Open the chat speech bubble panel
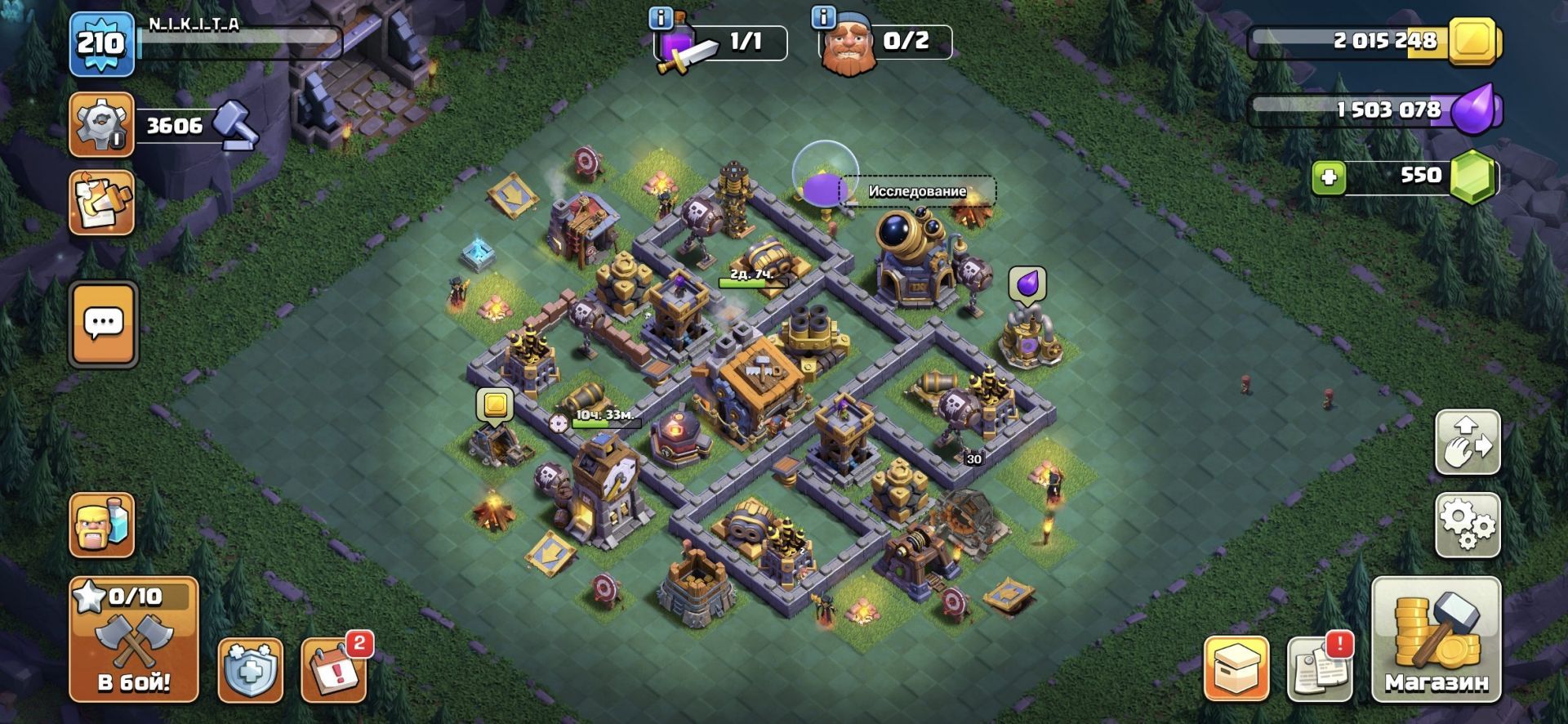The image size is (1568, 724). (104, 324)
